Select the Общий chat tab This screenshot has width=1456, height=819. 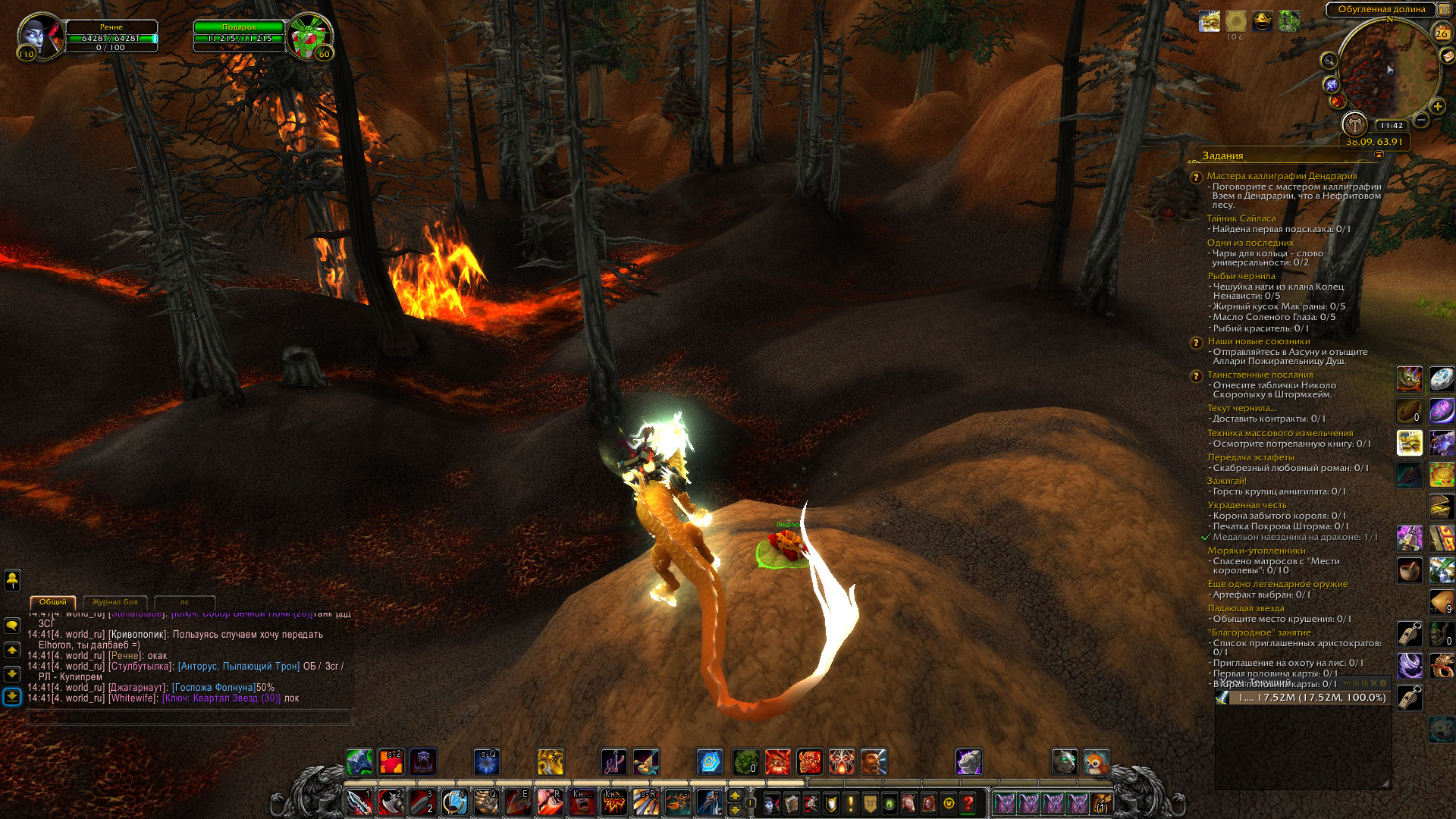[53, 602]
